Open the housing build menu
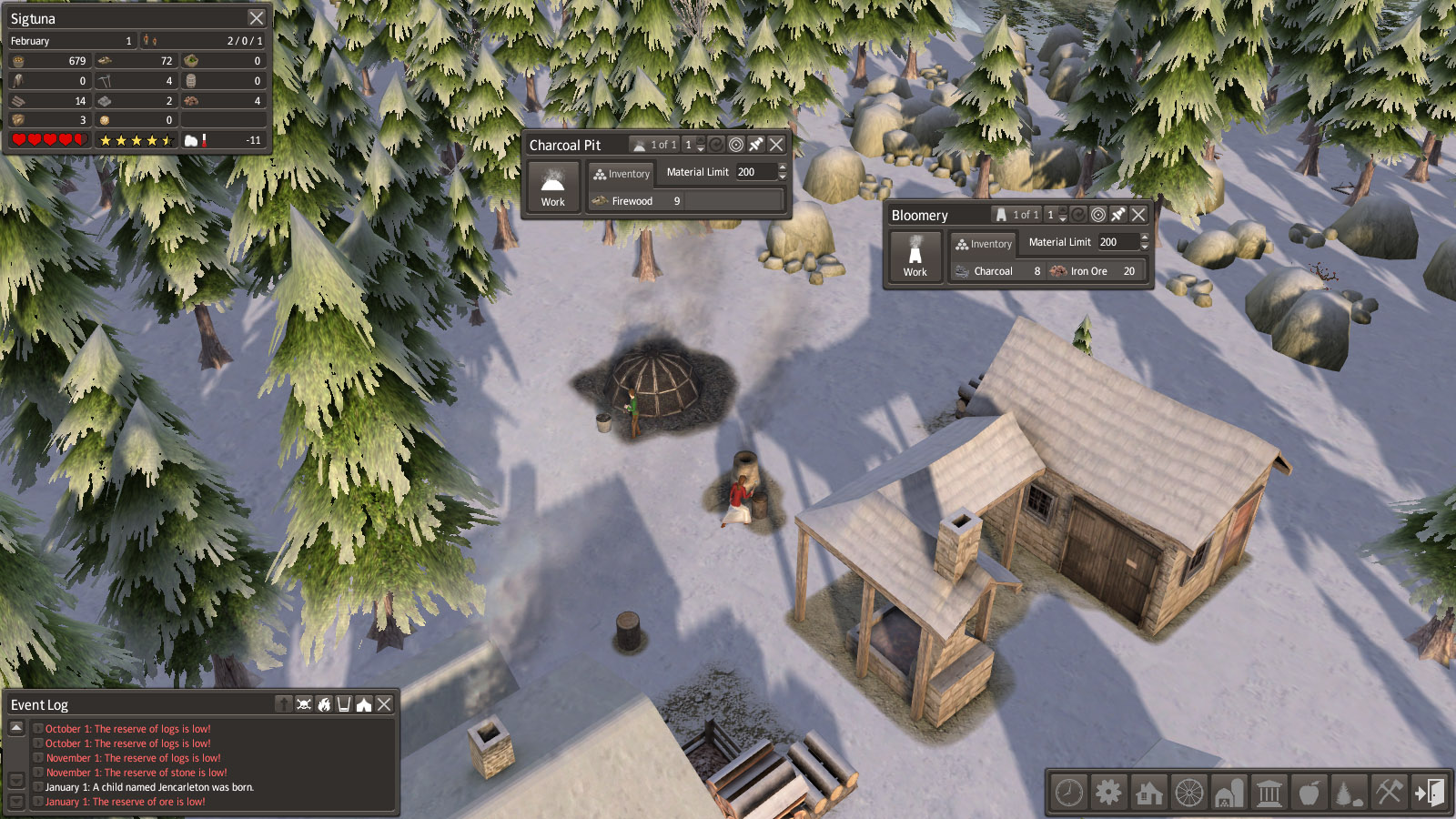 pyautogui.click(x=1149, y=793)
